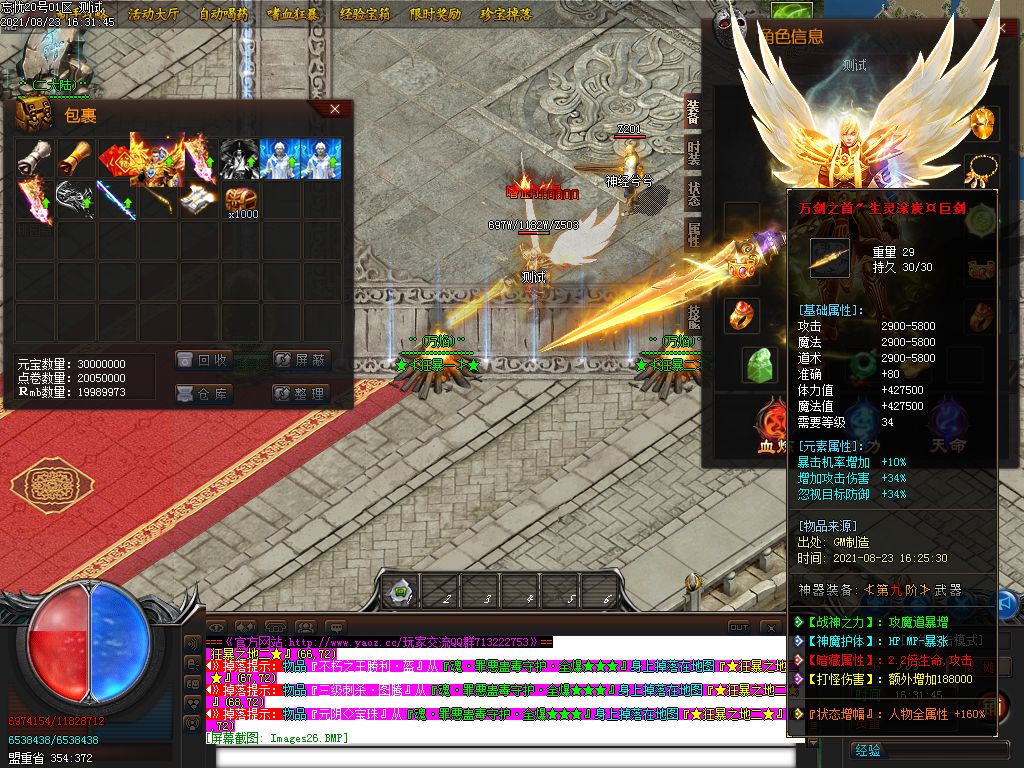Screen dimensions: 1024x768
Task: Select the treasure chest x1000 item
Action: [240, 200]
